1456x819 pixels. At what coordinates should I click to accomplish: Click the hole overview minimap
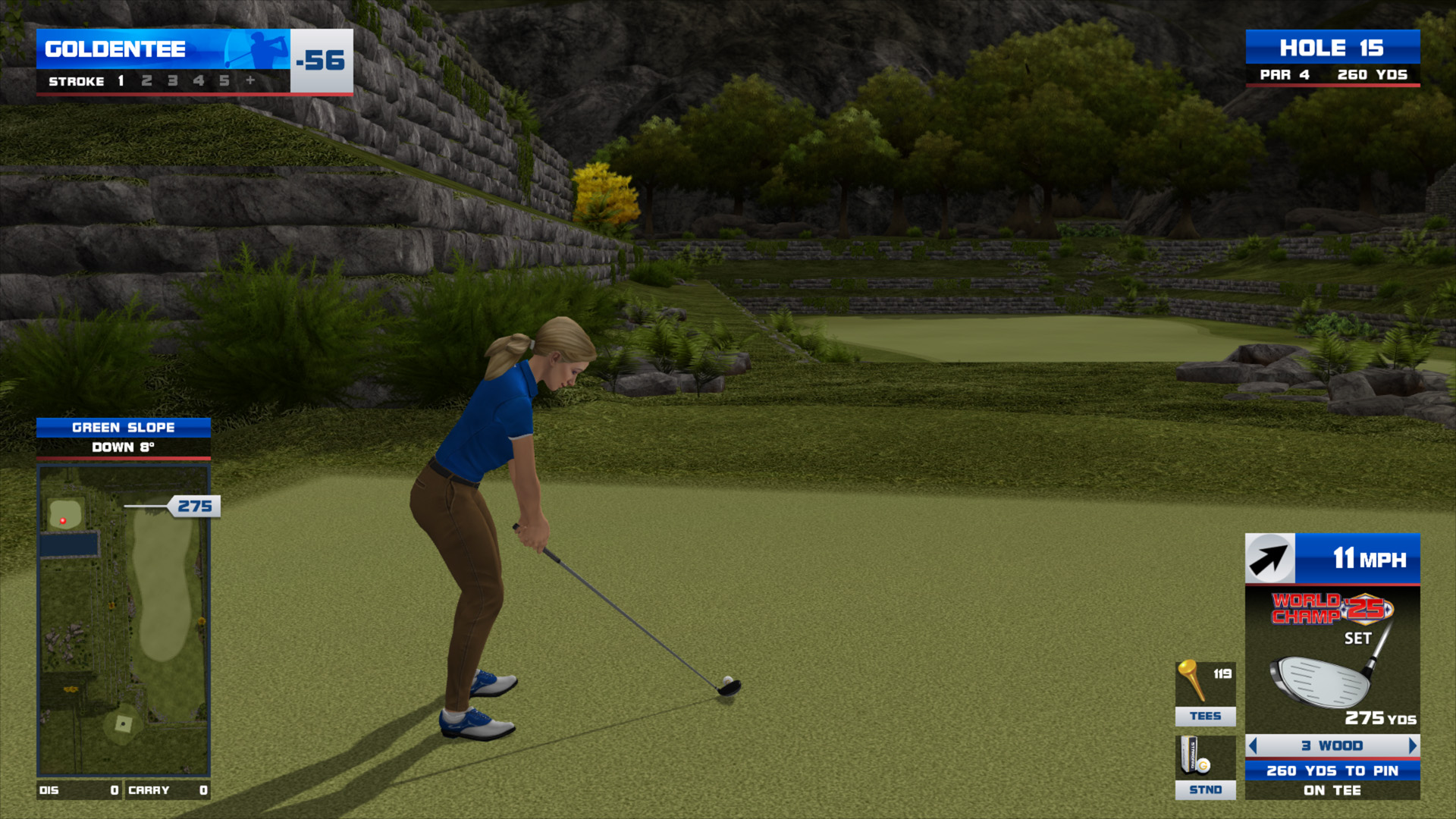point(124,620)
